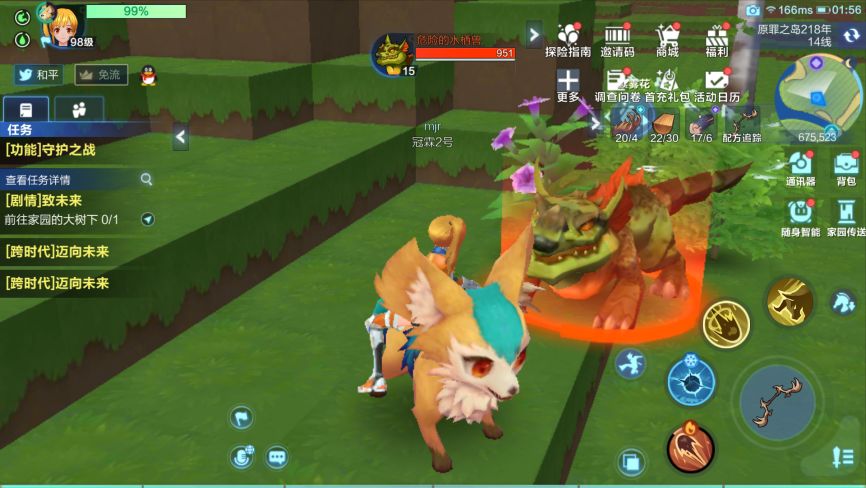Use the 家园传送 home teleport
Screen dimensions: 866x488
pos(846,216)
